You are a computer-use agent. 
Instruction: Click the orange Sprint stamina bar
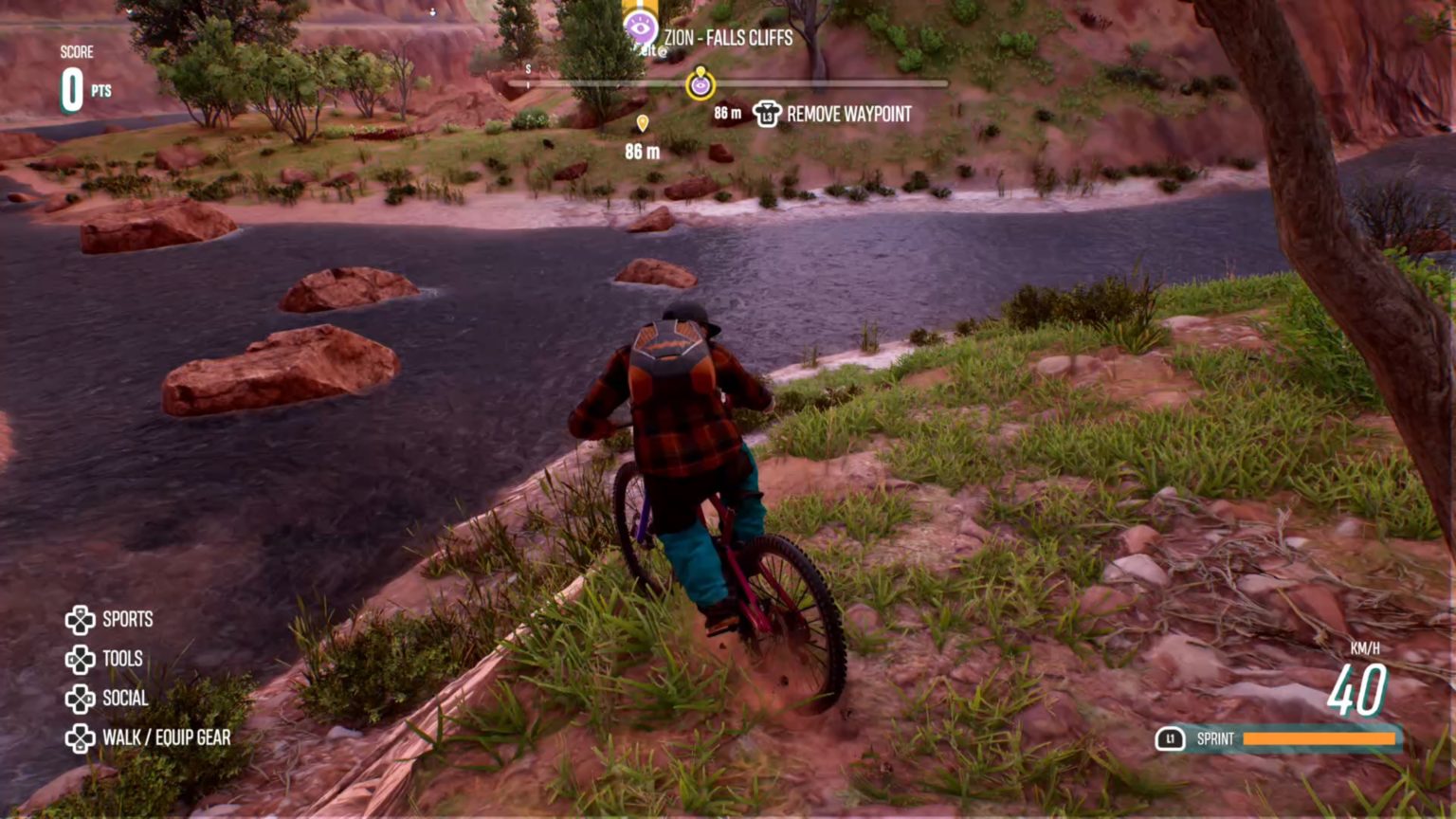1319,737
